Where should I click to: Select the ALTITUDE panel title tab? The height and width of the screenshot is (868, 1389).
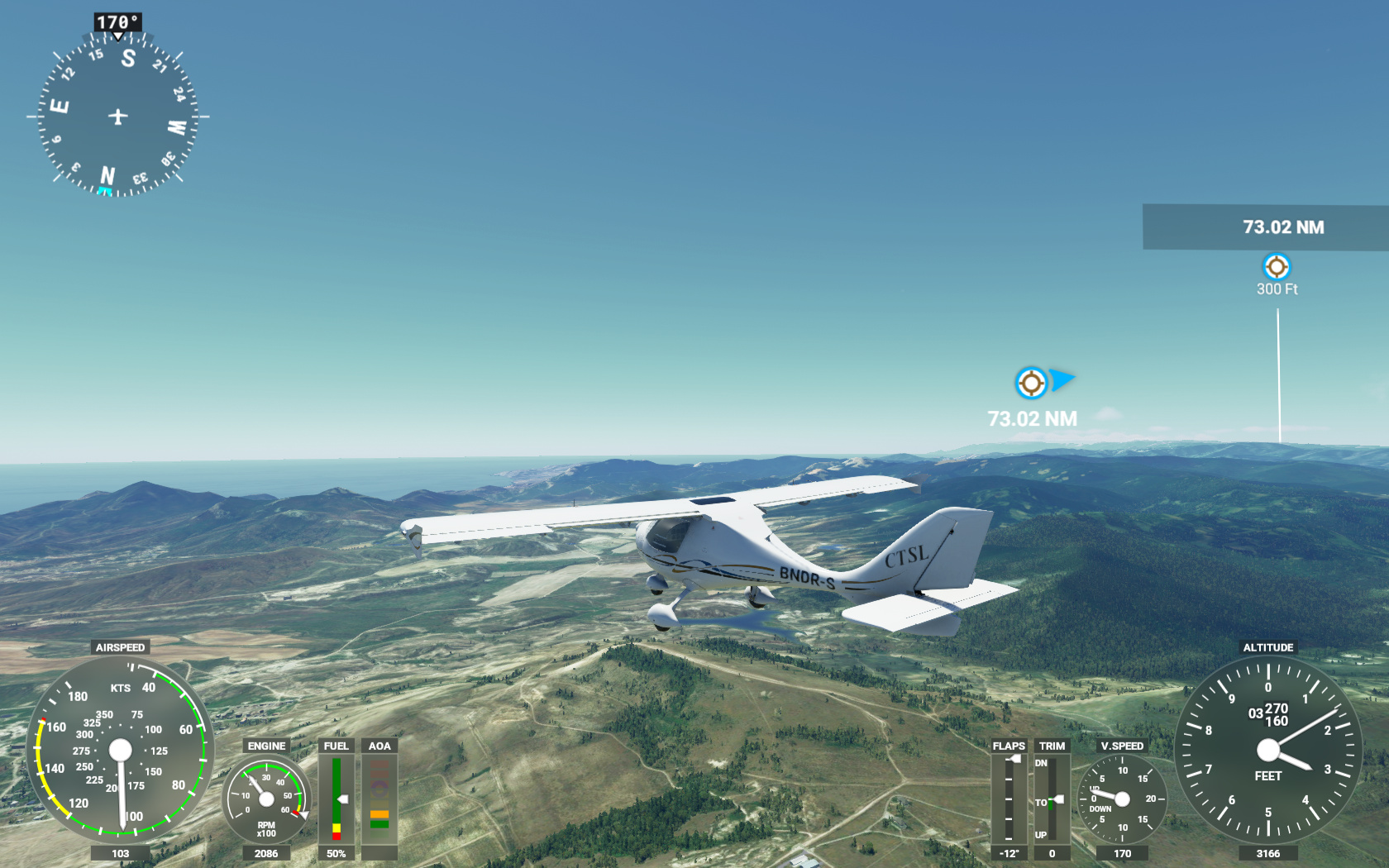(x=1269, y=647)
